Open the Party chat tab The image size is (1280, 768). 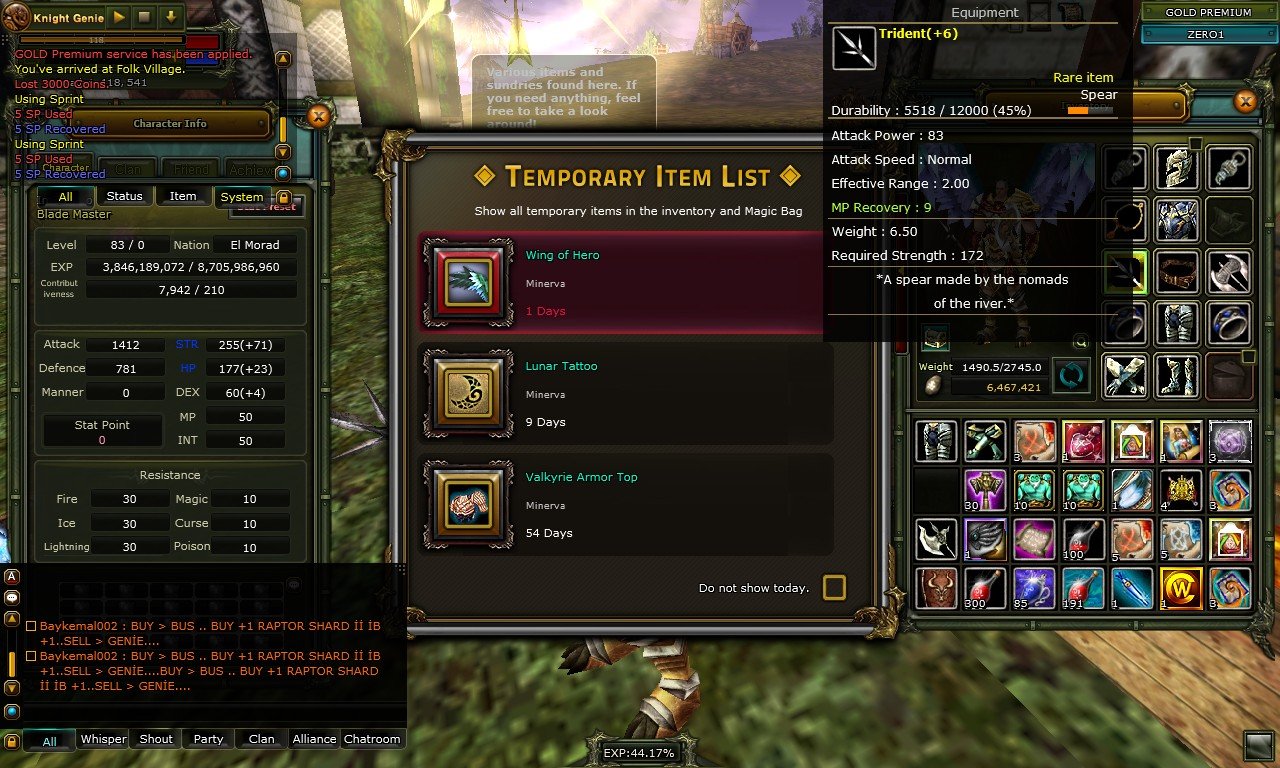coord(208,739)
